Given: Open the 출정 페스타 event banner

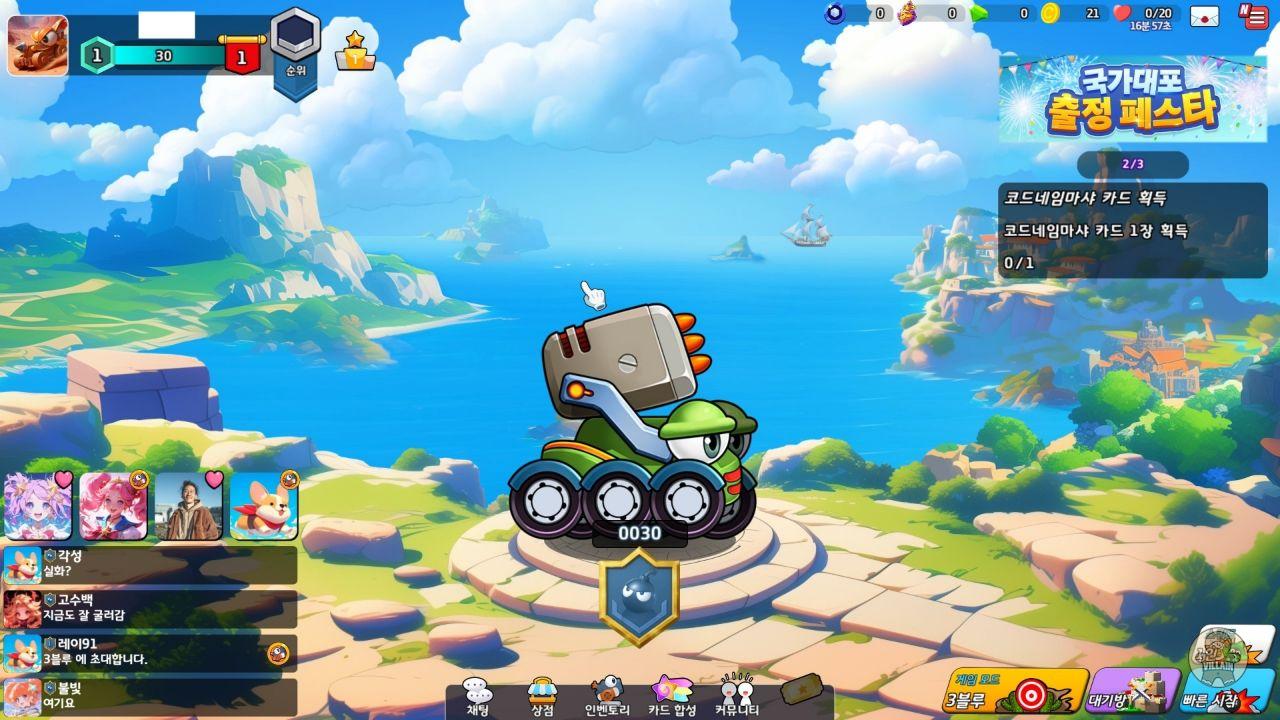Looking at the screenshot, I should coord(1132,98).
